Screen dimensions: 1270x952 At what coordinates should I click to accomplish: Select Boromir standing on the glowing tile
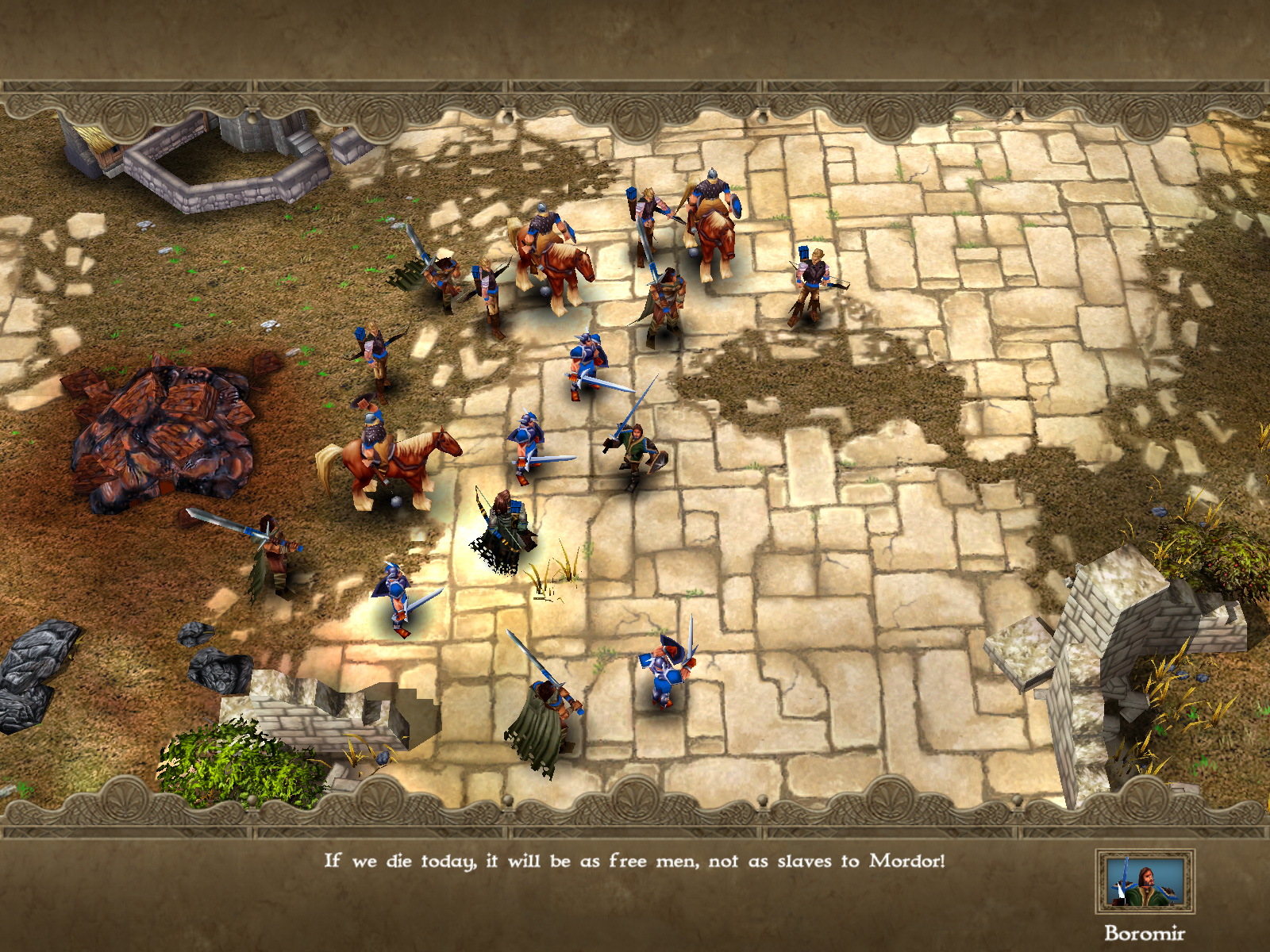point(505,524)
